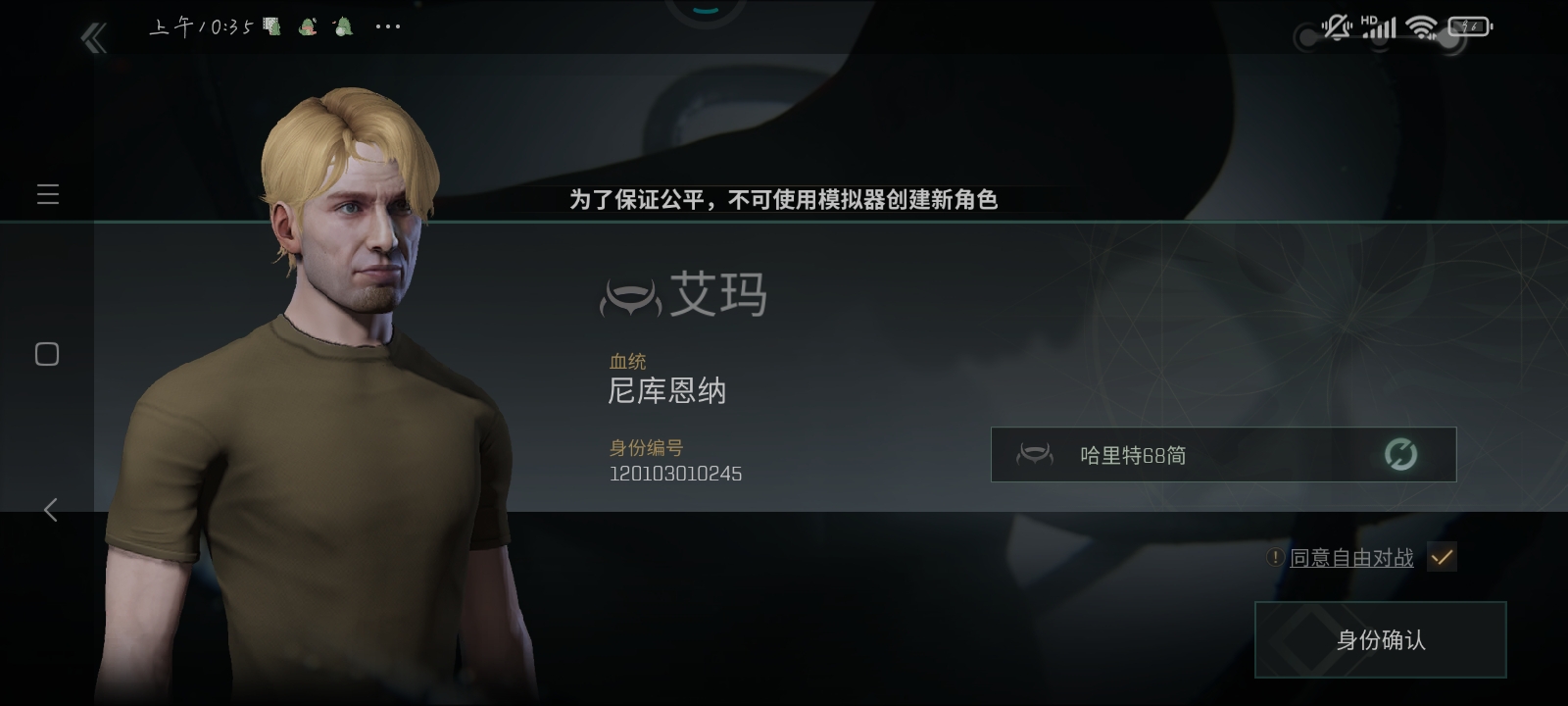Click the square icon on the left sidebar
This screenshot has height=706, width=1568.
(46, 354)
